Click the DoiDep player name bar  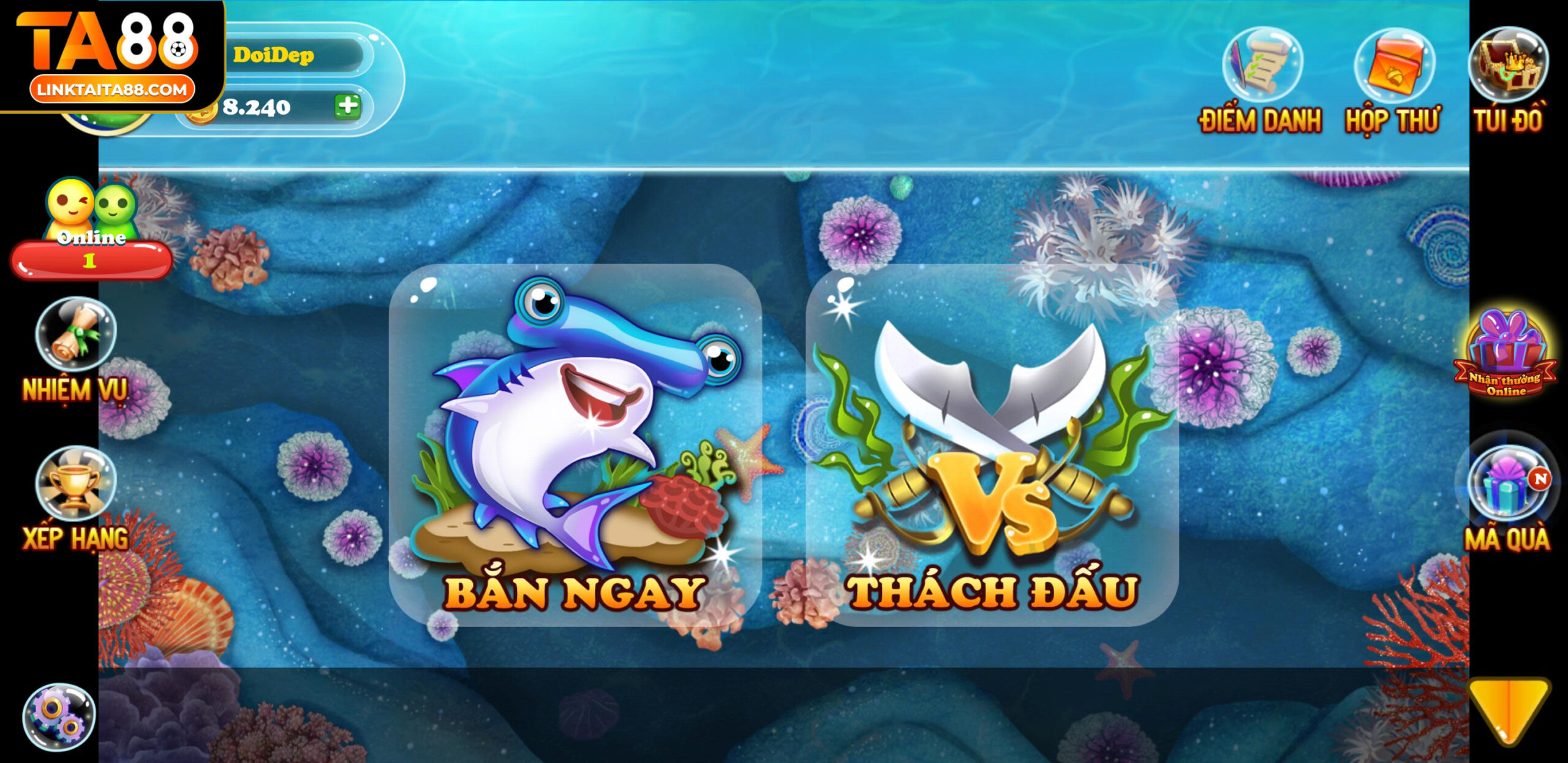click(297, 55)
